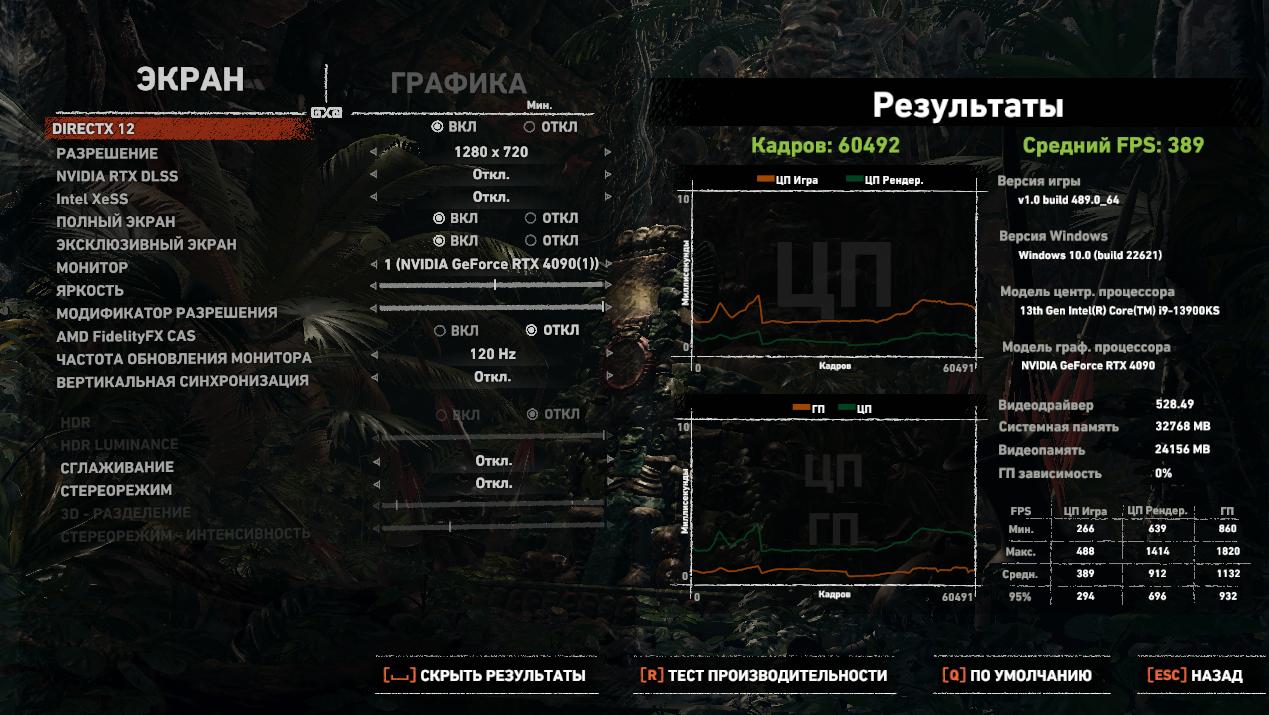Select the РАЗРЕШЕНИЕ setting row
Viewport: 1269px width, 715px height.
[x=107, y=153]
